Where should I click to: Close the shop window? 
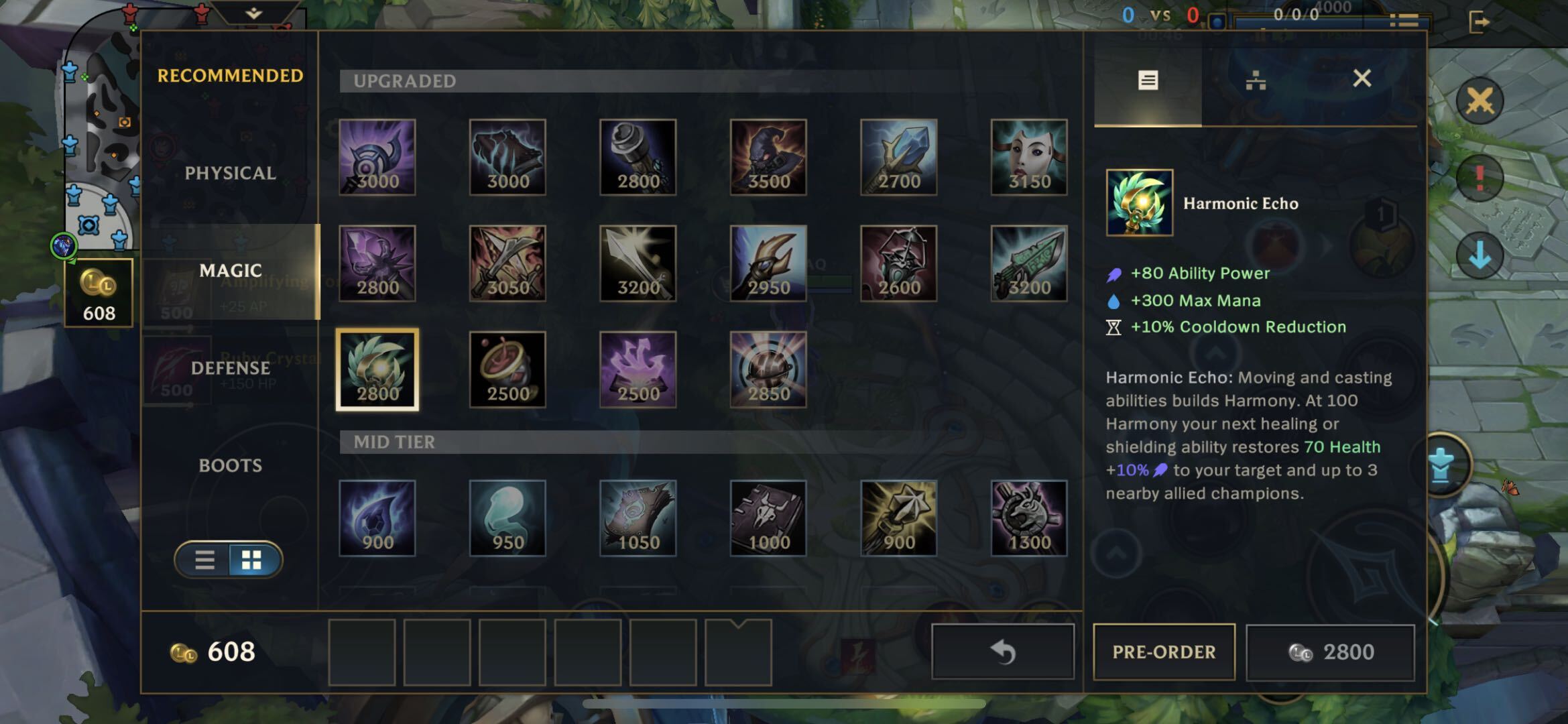(x=1362, y=78)
